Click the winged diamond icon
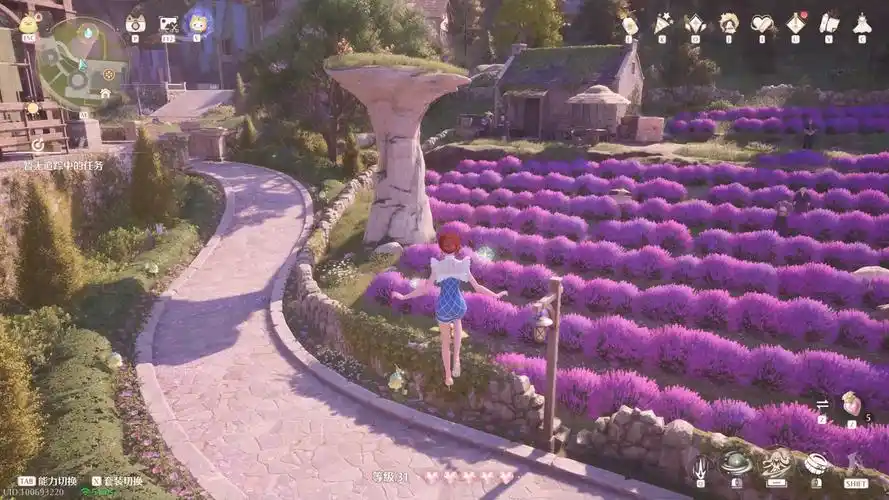Viewport: 889px width, 500px height. [x=694, y=23]
